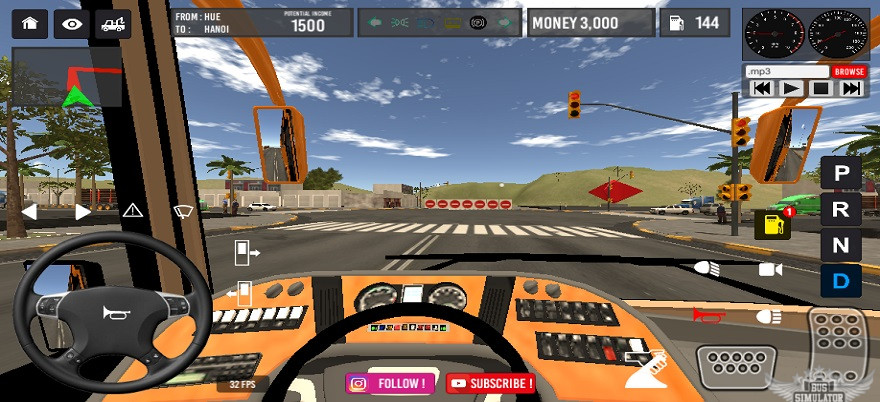The image size is (880, 402).
Task: Open the home menu button
Action: (x=29, y=23)
